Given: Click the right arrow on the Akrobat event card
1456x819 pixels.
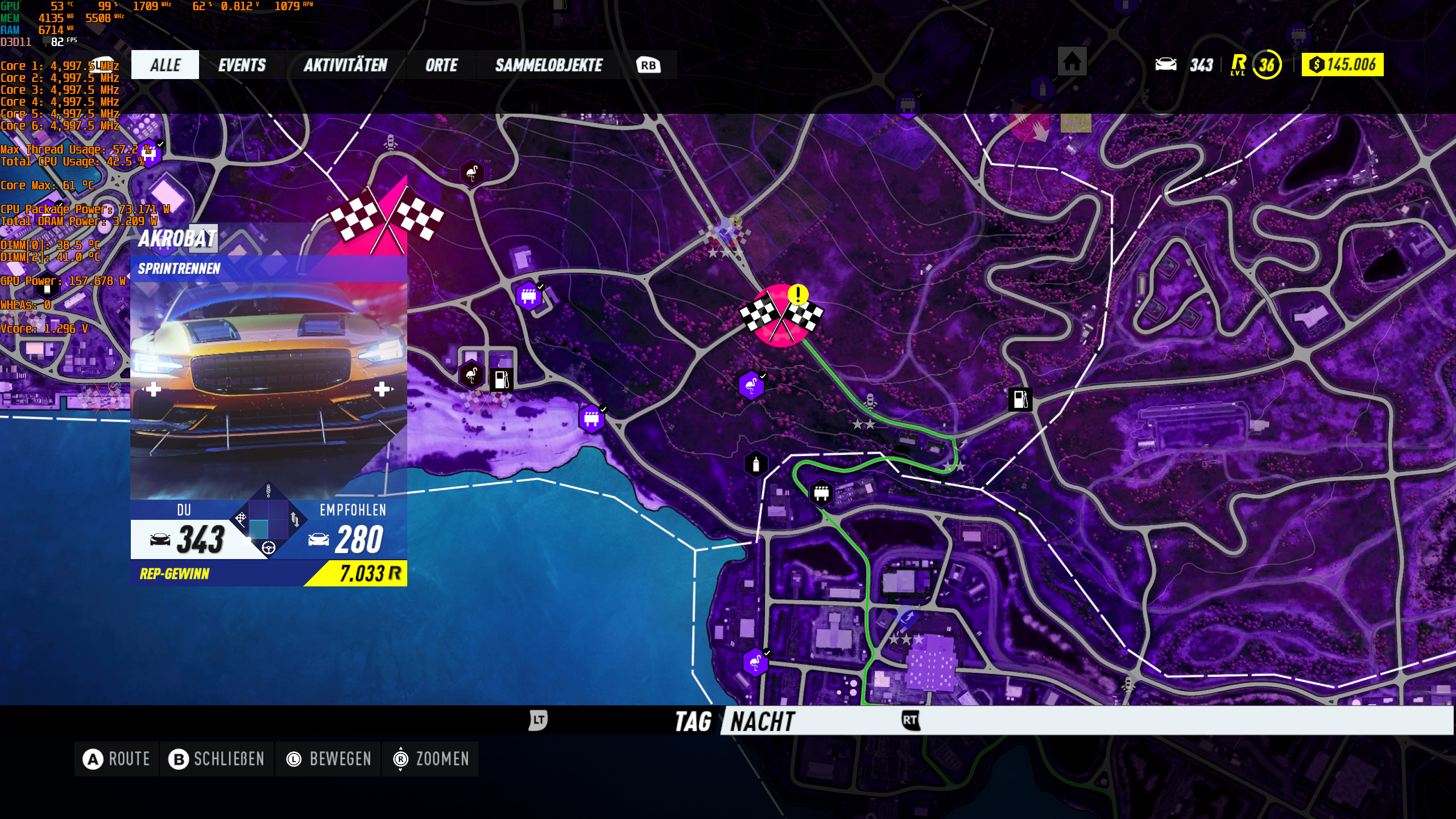Looking at the screenshot, I should (384, 390).
